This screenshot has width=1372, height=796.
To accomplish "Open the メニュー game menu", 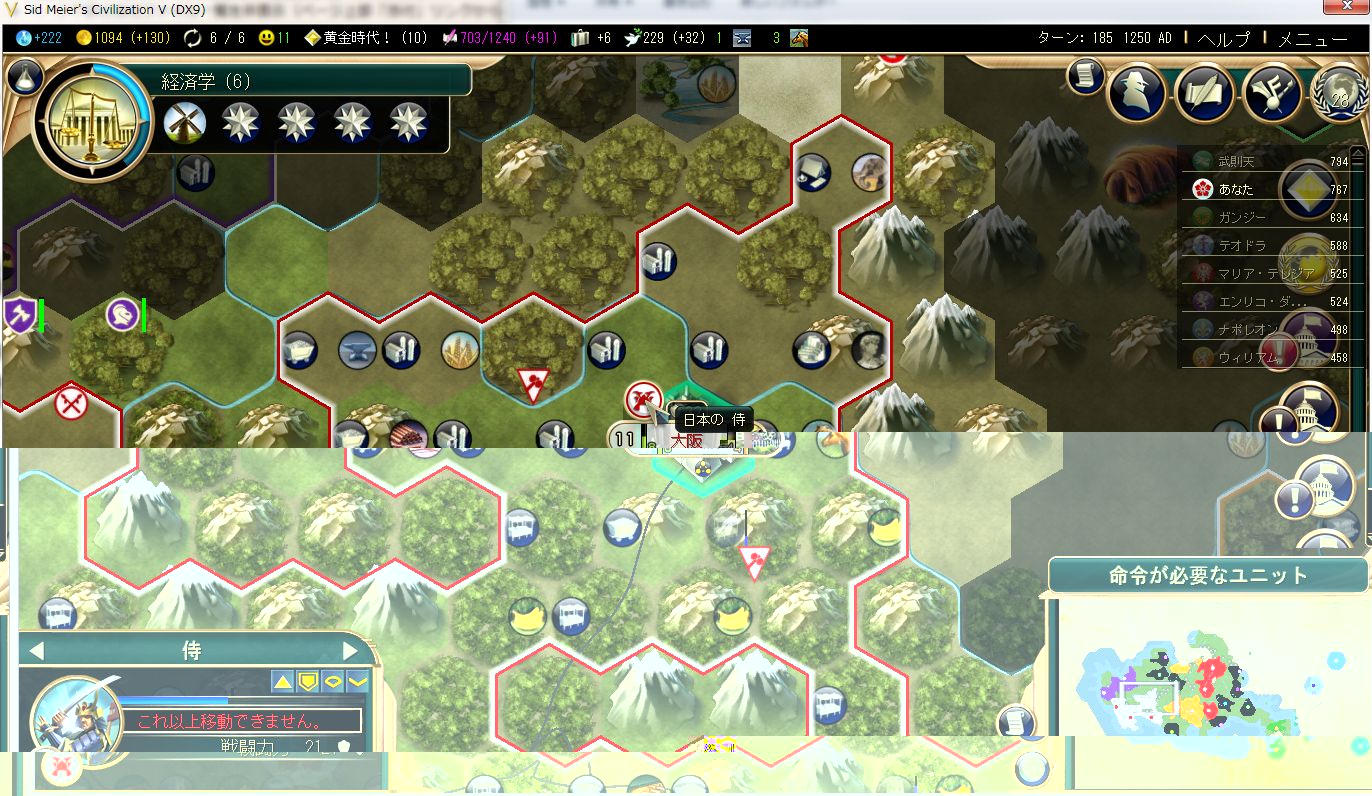I will pos(1312,39).
